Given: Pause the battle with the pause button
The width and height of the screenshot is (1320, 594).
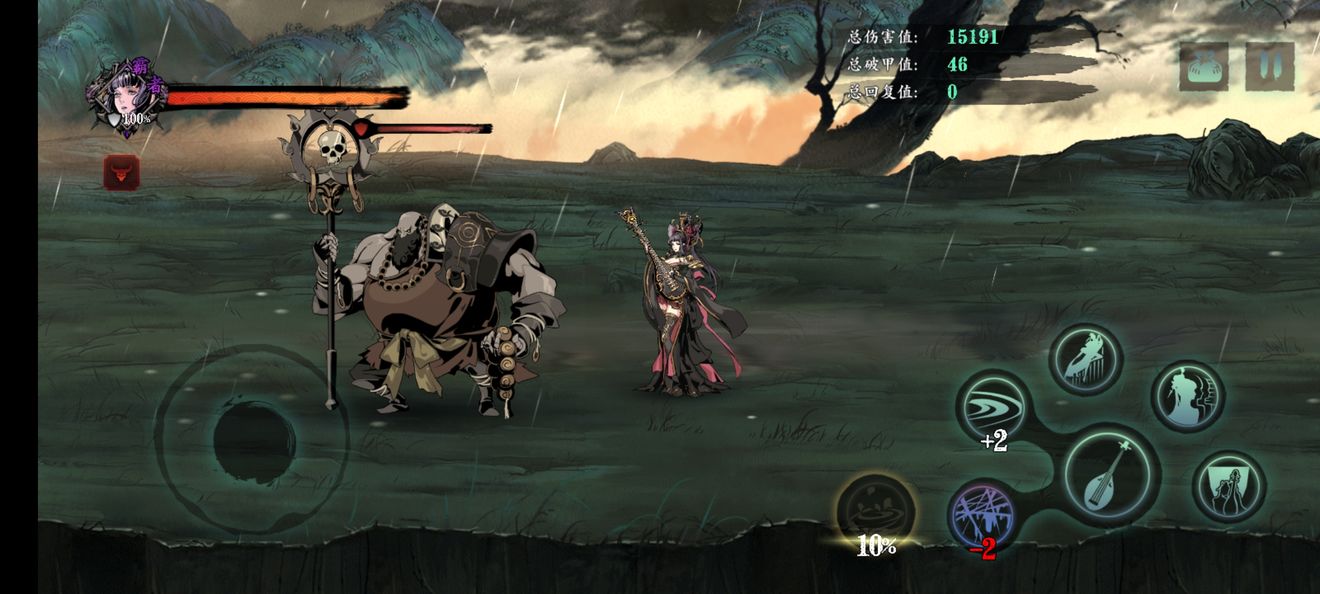Looking at the screenshot, I should [1269, 67].
